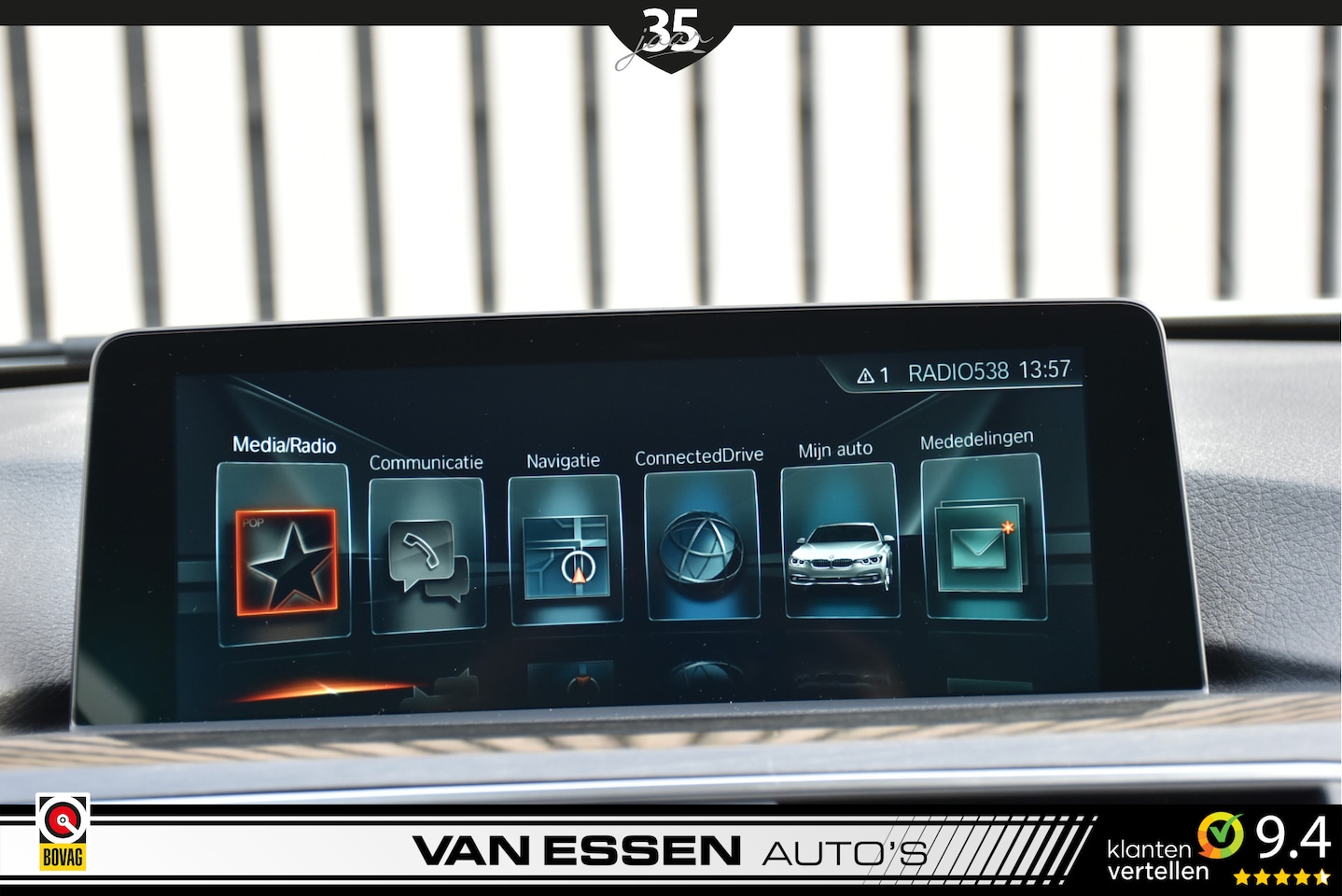Open the Navigatie map tile
Image resolution: width=1342 pixels, height=896 pixels.
point(566,550)
